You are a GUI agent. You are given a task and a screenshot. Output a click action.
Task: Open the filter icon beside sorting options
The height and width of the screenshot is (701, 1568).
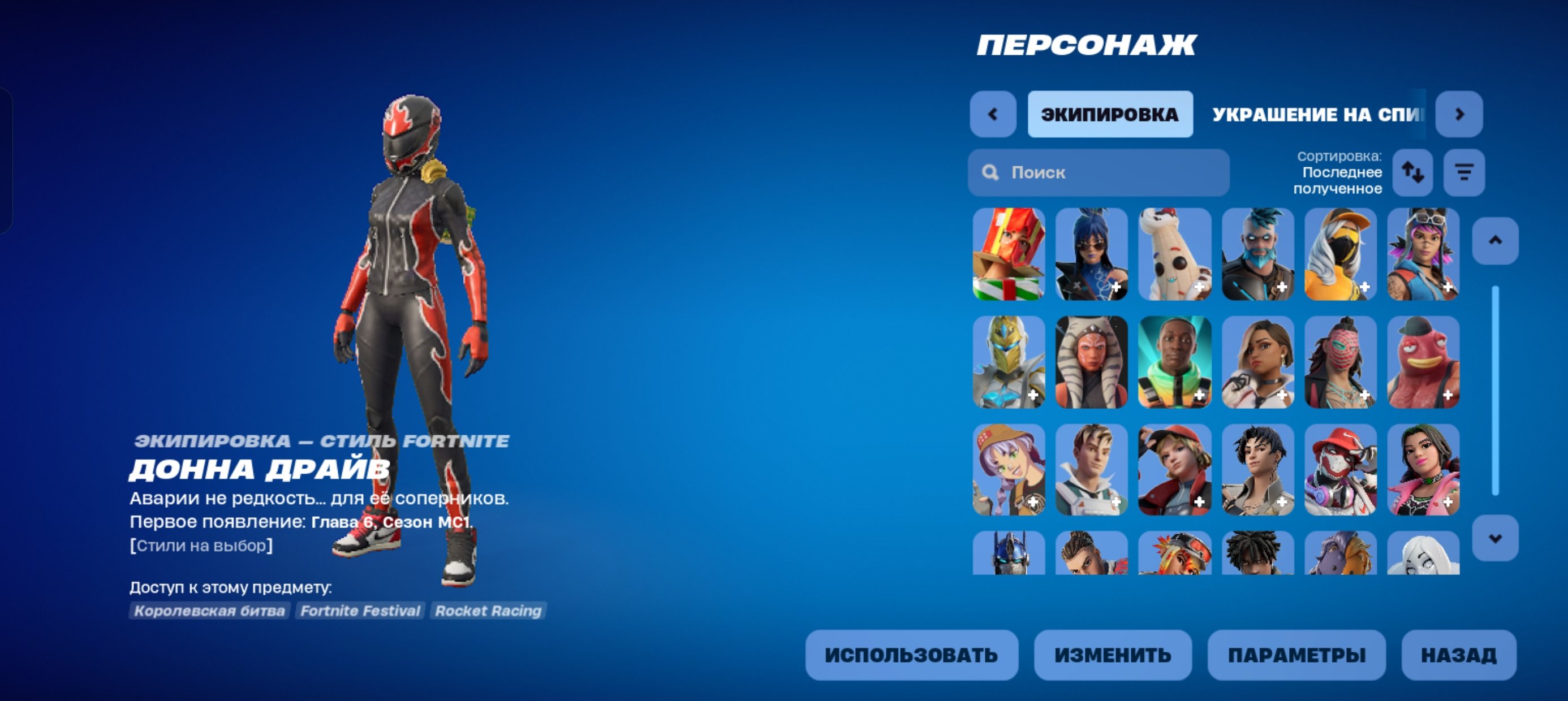point(1463,173)
